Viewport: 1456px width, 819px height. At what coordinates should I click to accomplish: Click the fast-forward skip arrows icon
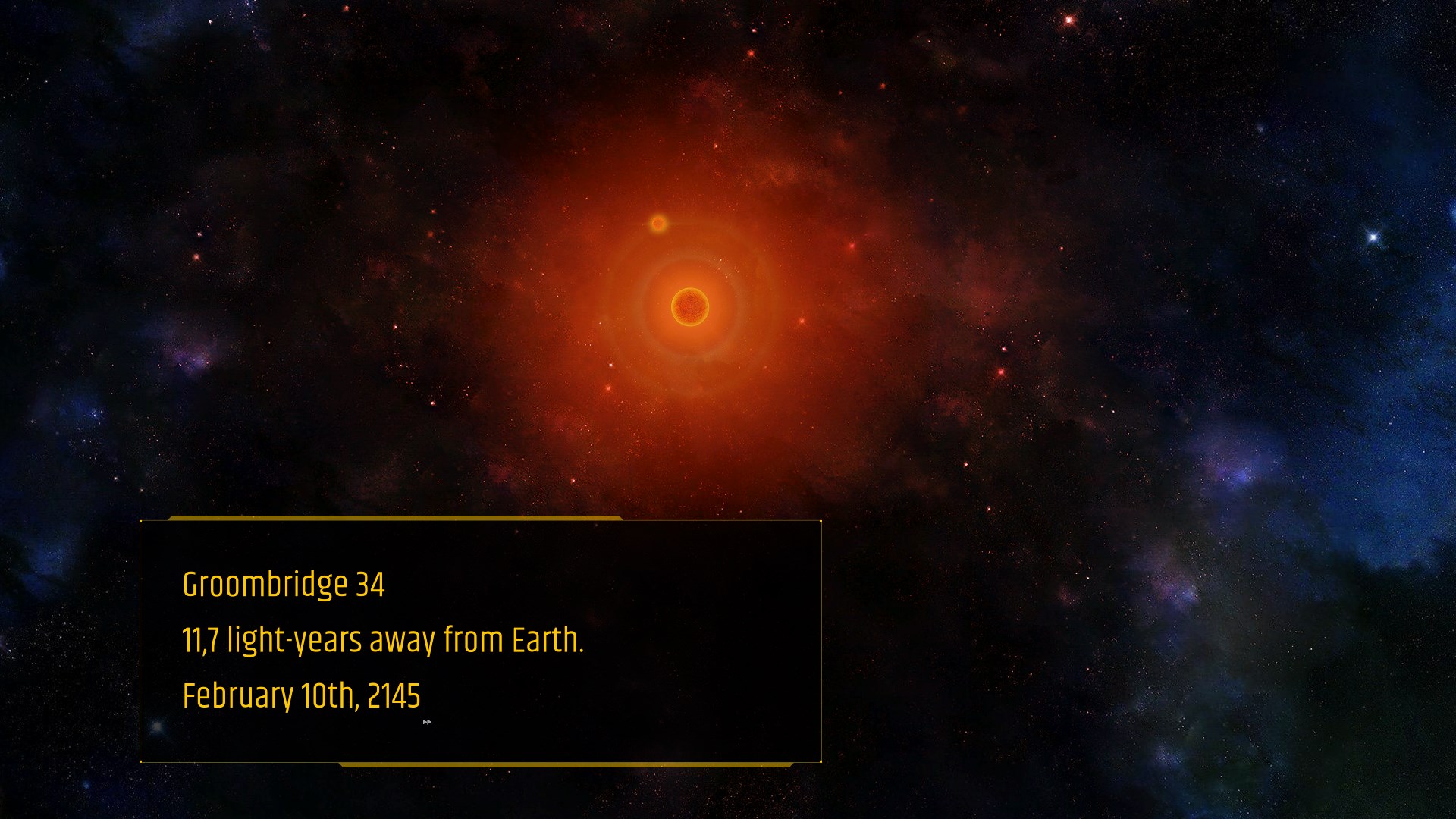pyautogui.click(x=427, y=723)
